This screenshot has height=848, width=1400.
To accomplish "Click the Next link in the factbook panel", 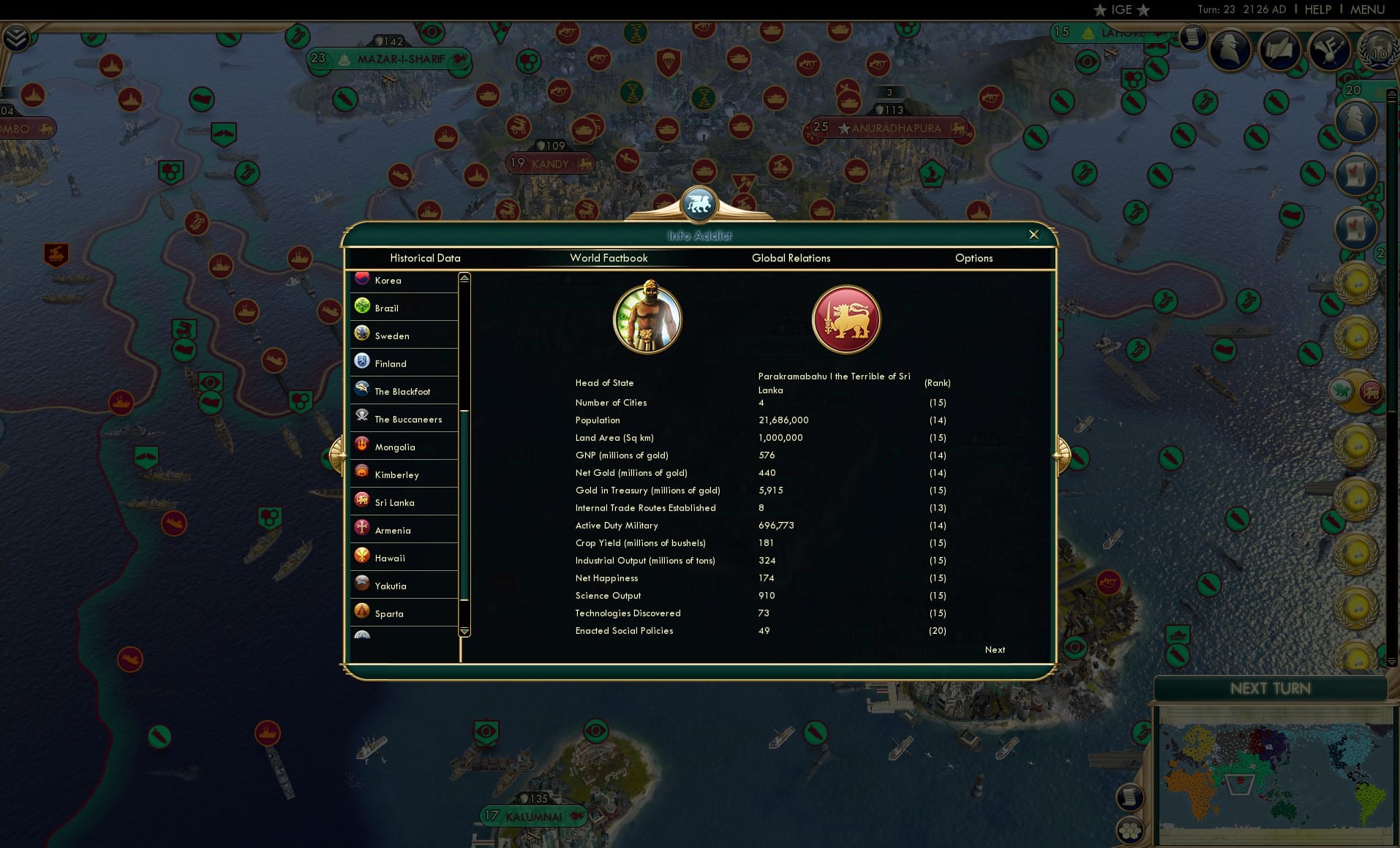I will 994,650.
